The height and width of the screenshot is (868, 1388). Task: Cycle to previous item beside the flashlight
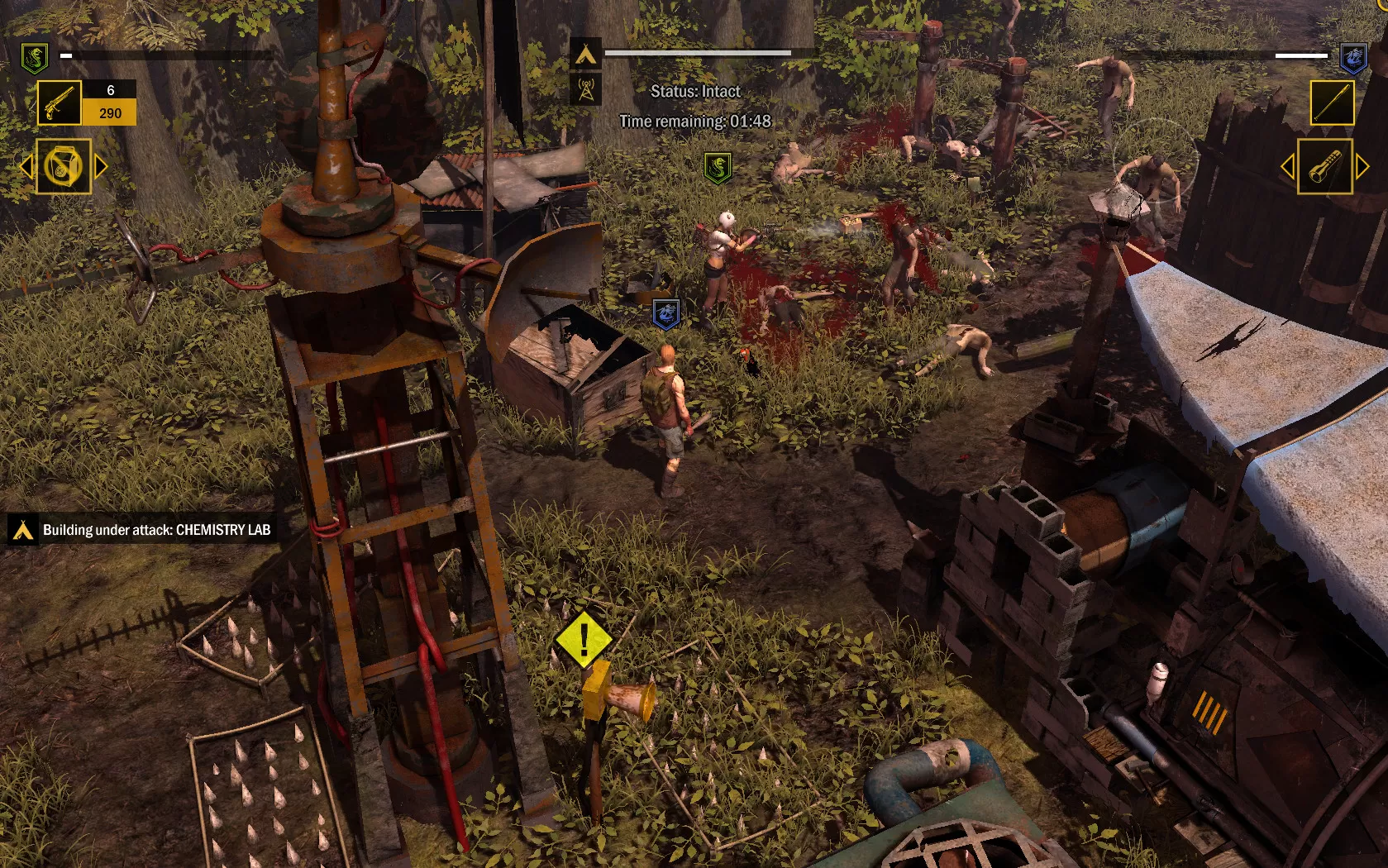(1287, 167)
